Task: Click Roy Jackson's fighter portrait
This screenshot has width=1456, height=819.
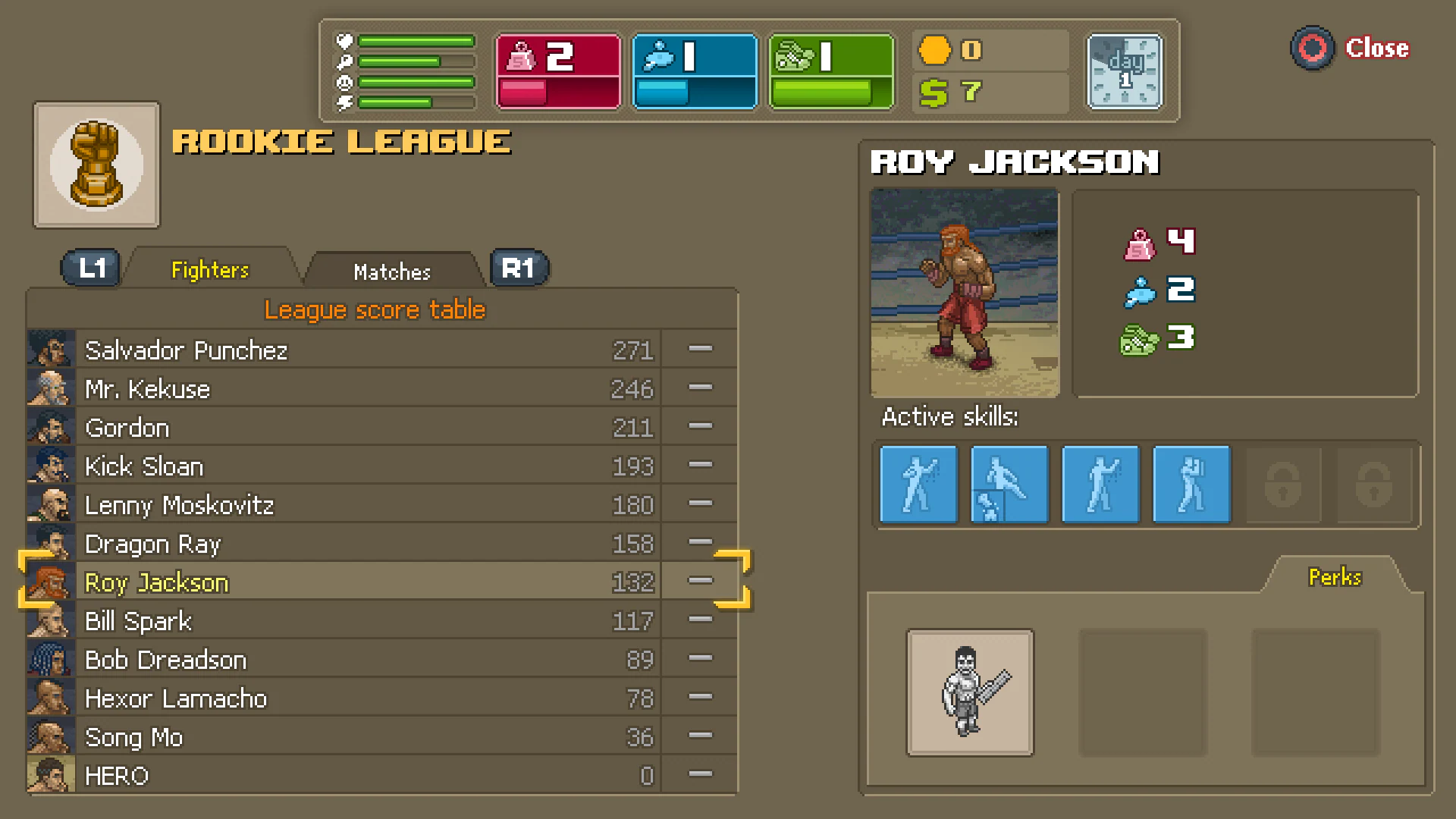Action: pos(964,294)
